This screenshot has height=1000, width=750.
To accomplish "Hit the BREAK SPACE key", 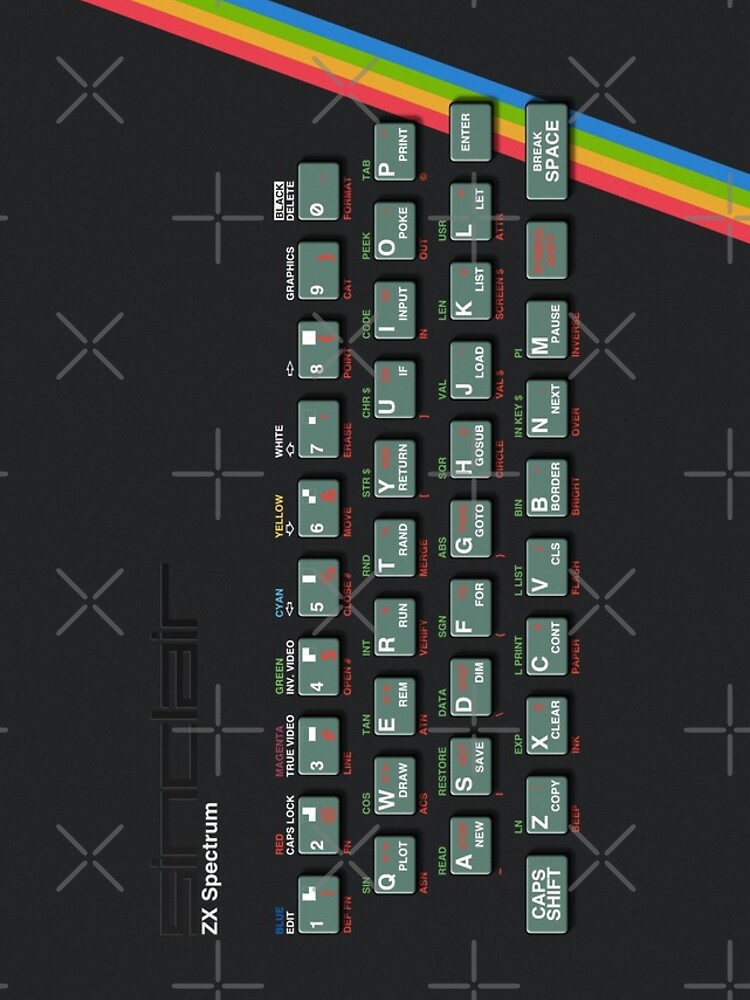I will pyautogui.click(x=547, y=150).
